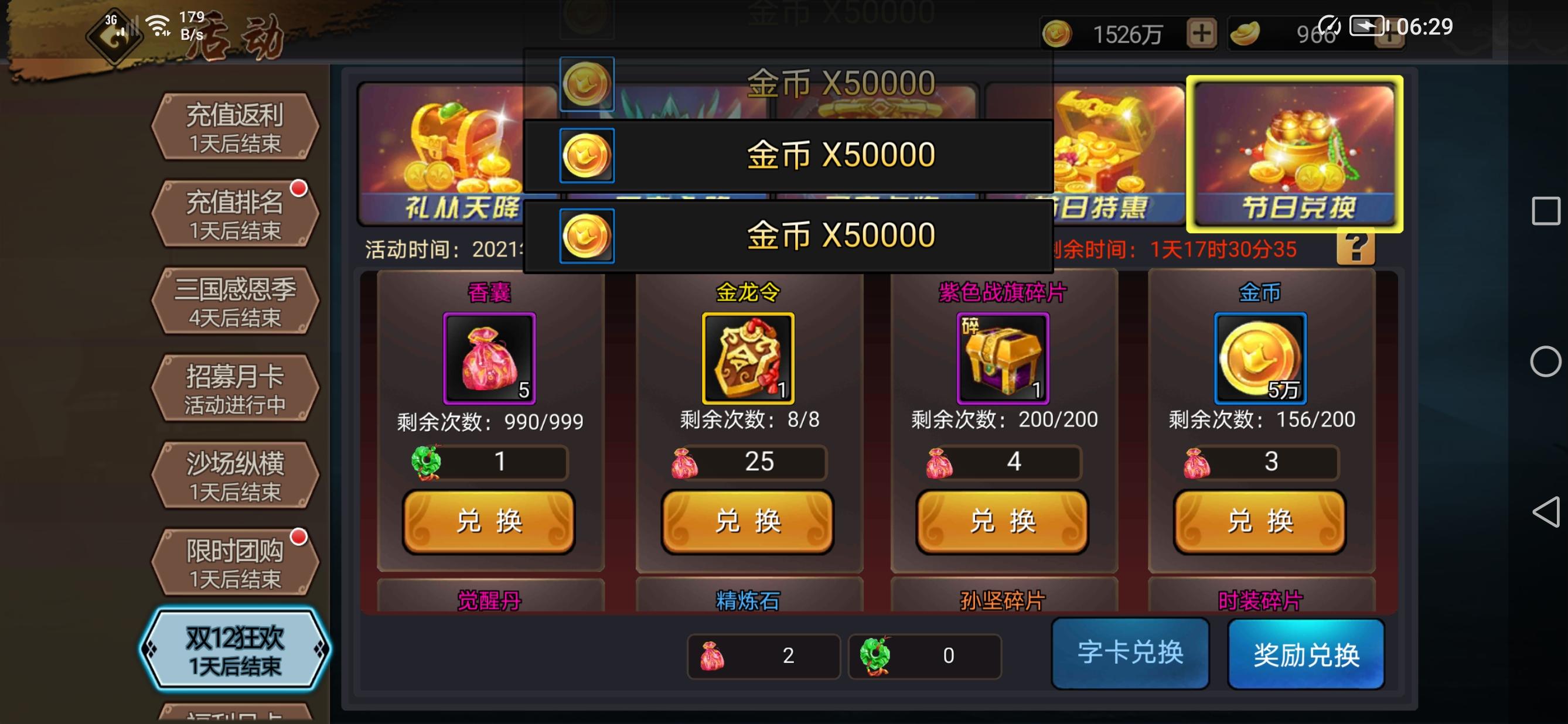Image resolution: width=1568 pixels, height=724 pixels.
Task: Open the 字卡兑换 panel
Action: [1130, 652]
